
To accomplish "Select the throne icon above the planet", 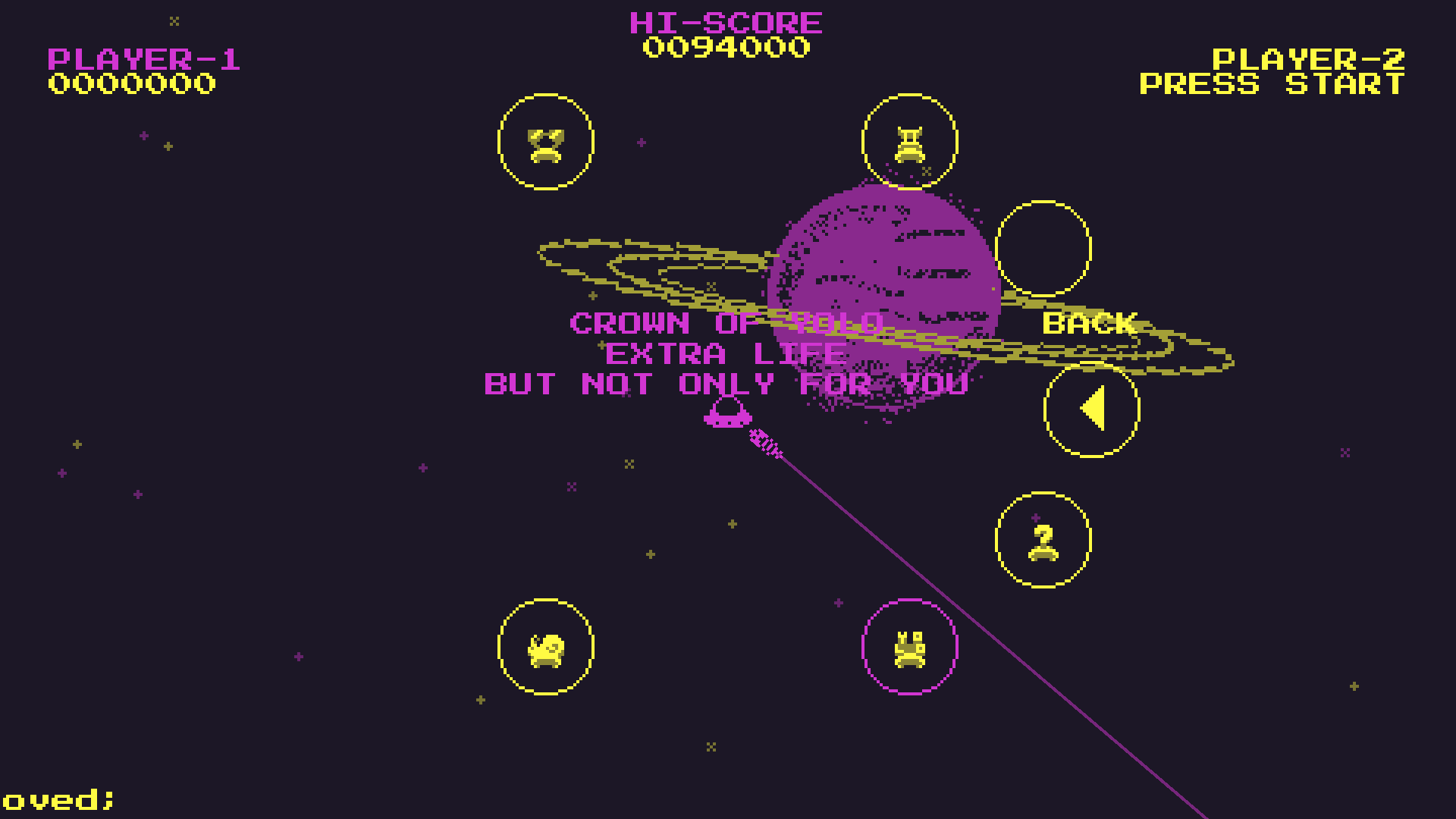I will (x=909, y=146).
